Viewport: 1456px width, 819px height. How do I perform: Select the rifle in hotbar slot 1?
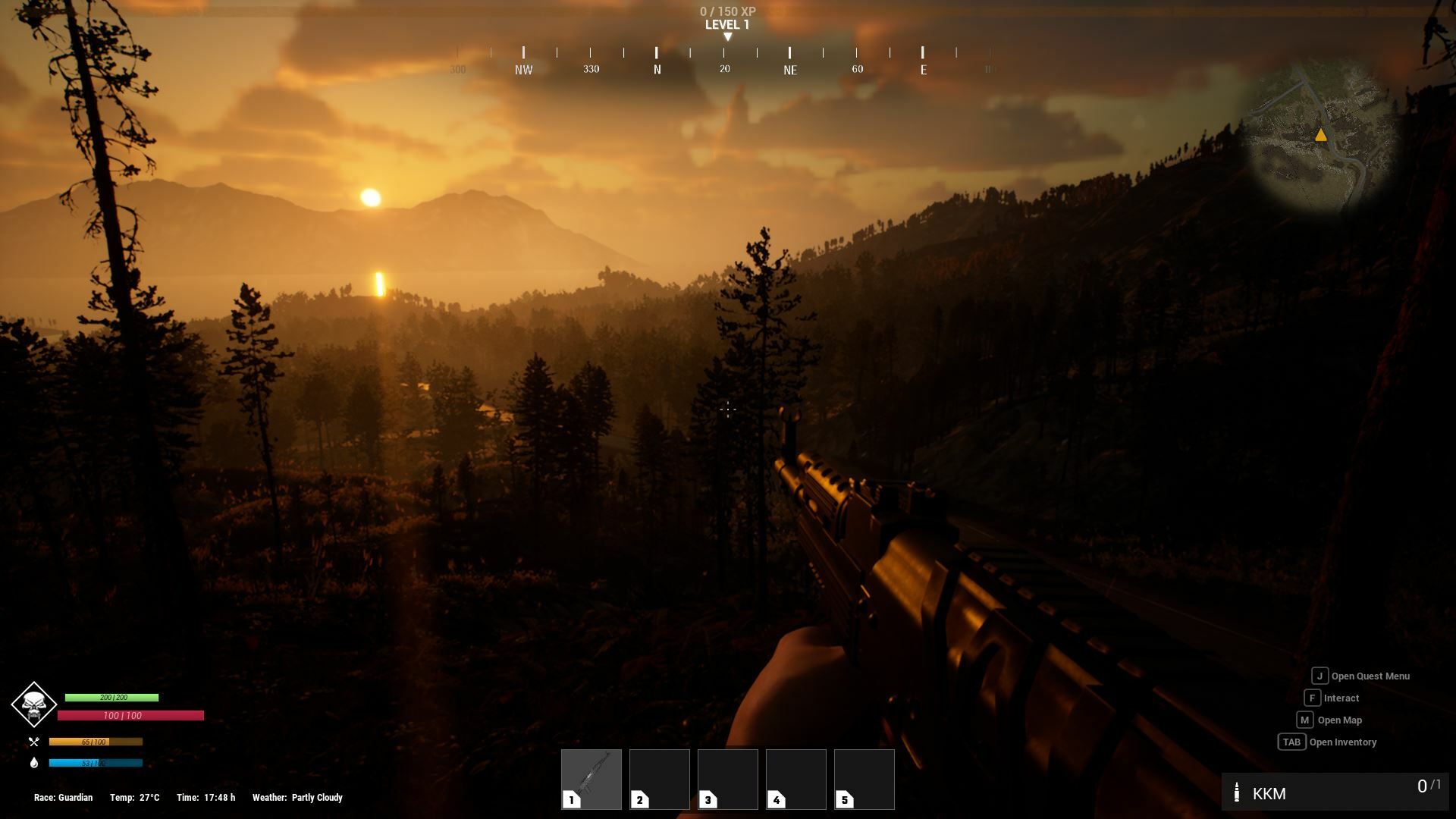[x=591, y=778]
